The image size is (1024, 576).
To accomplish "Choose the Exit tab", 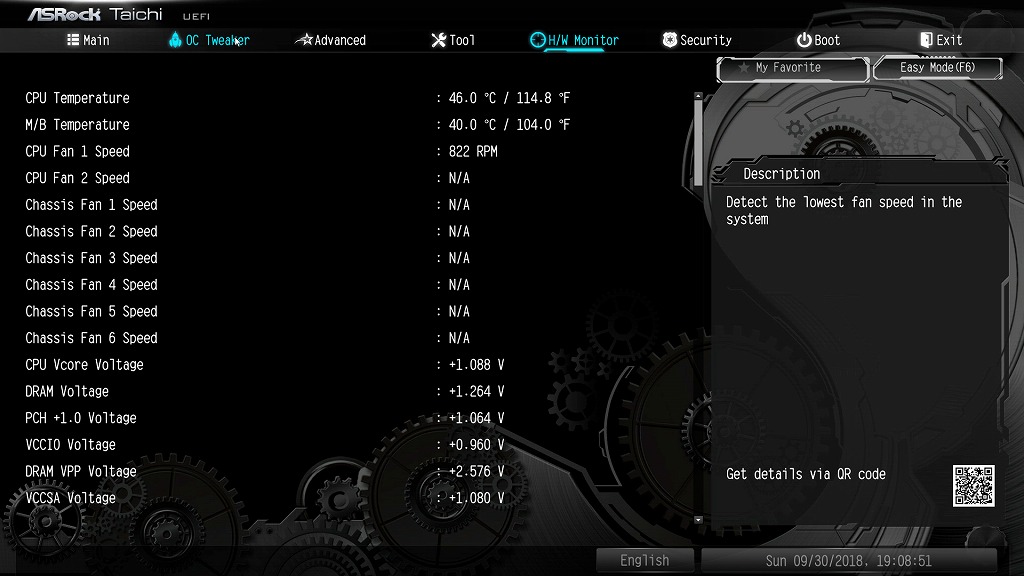I will [941, 40].
